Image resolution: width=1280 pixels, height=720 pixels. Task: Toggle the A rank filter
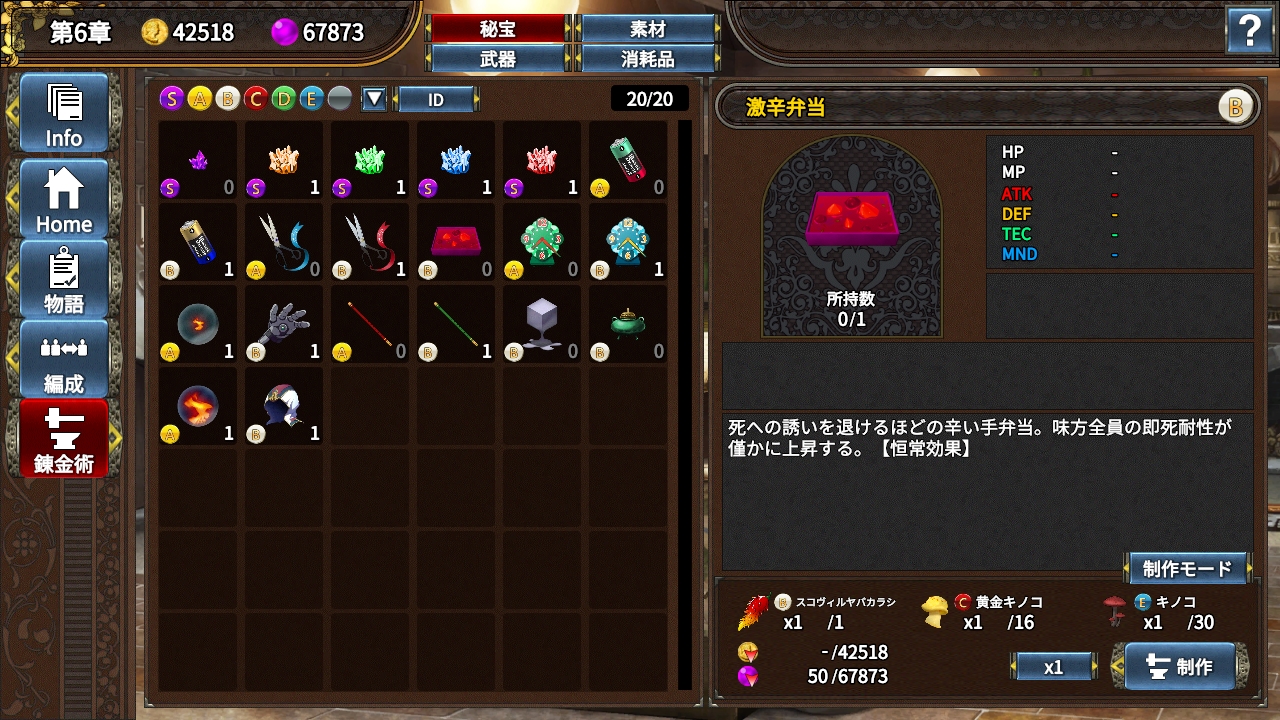click(x=200, y=98)
